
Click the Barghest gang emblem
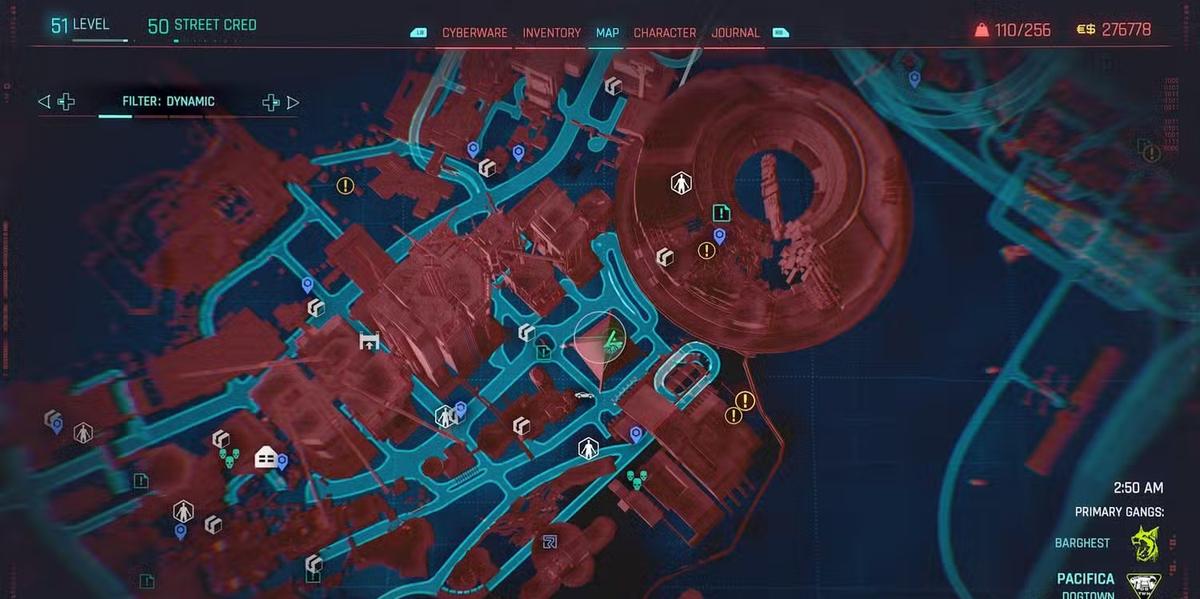pyautogui.click(x=1144, y=544)
